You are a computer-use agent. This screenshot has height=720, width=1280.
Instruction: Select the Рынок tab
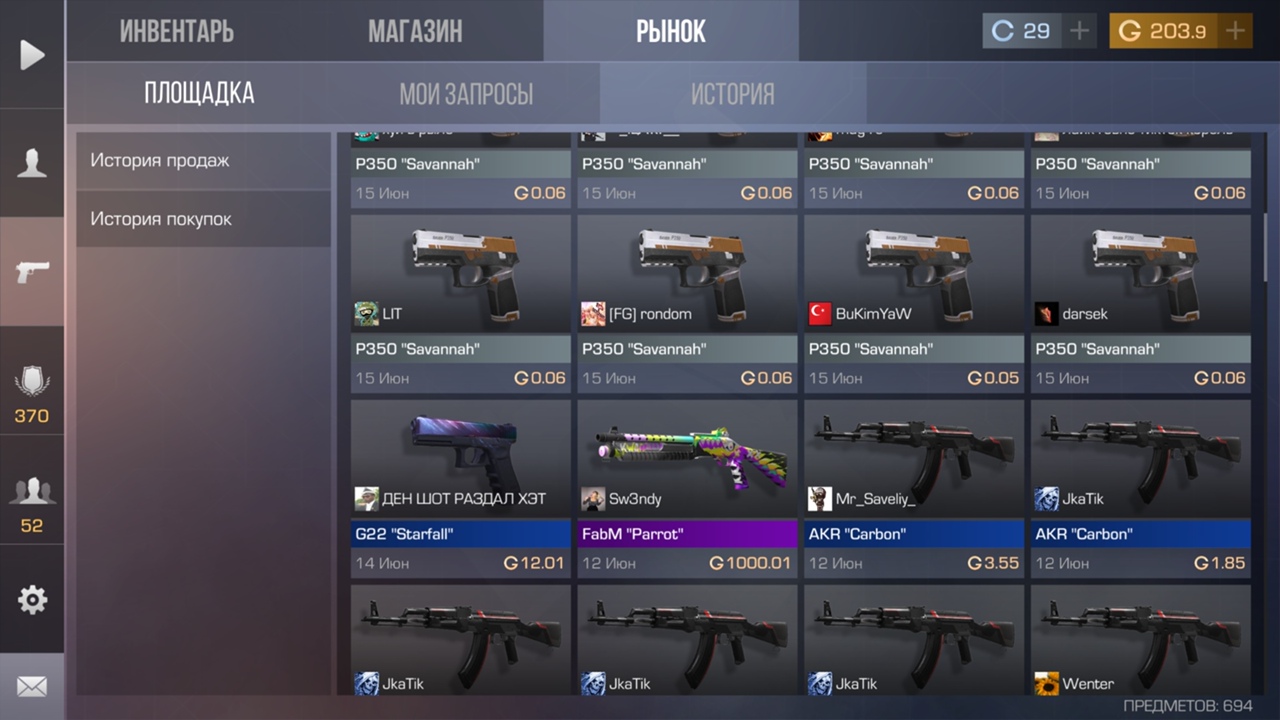(x=671, y=31)
